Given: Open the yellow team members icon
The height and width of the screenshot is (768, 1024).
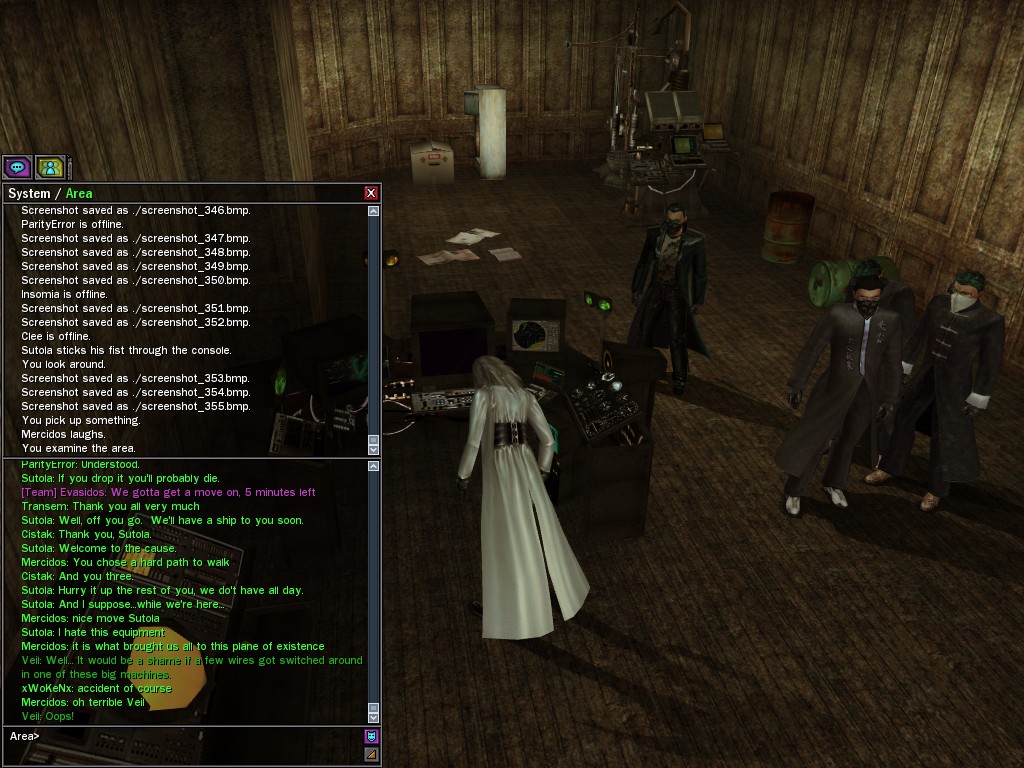Looking at the screenshot, I should (49, 168).
